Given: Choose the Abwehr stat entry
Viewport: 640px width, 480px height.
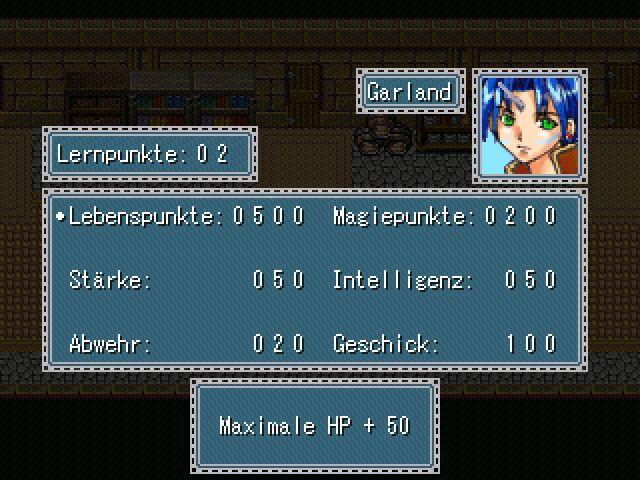Looking at the screenshot, I should (110, 344).
